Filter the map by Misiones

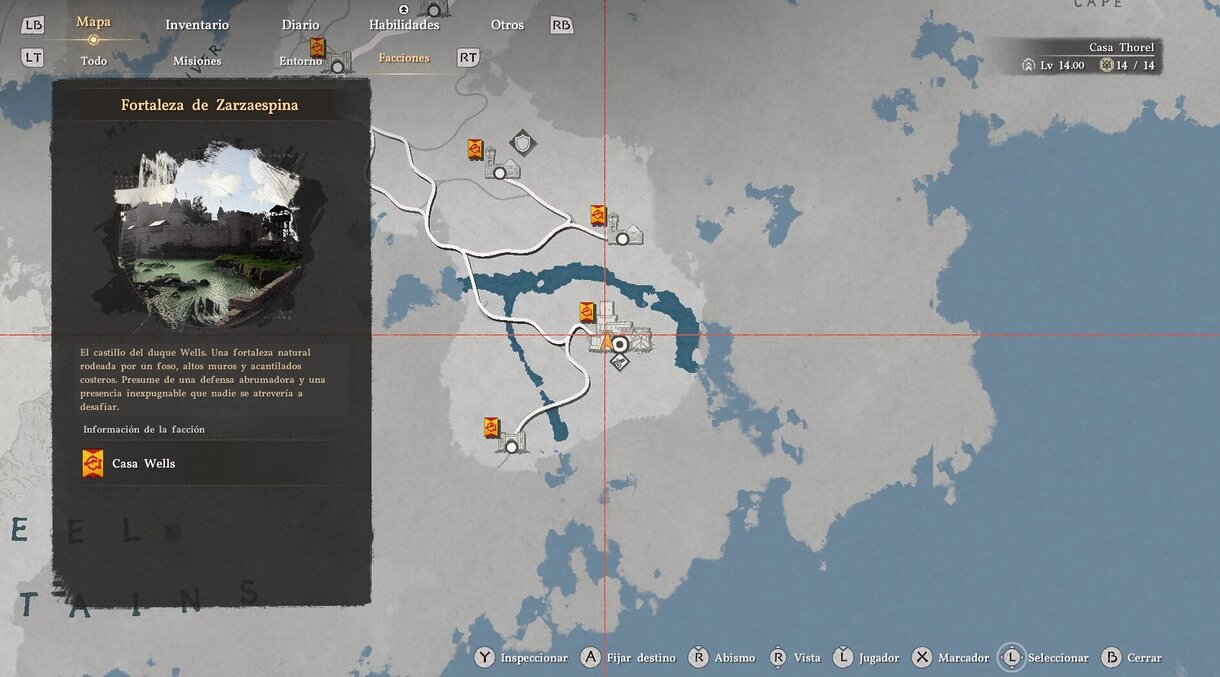point(197,61)
